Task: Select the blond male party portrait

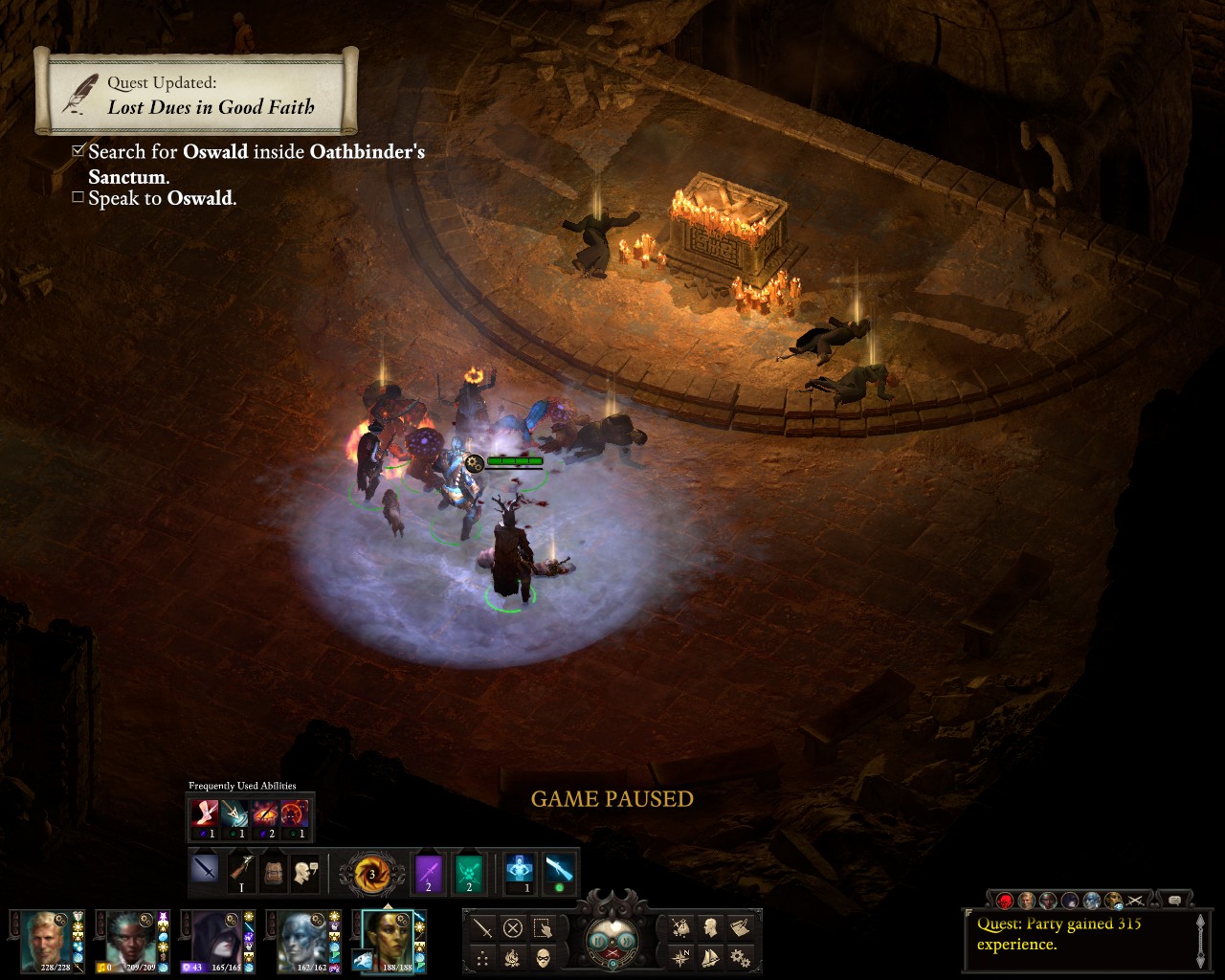Action: pos(46,941)
